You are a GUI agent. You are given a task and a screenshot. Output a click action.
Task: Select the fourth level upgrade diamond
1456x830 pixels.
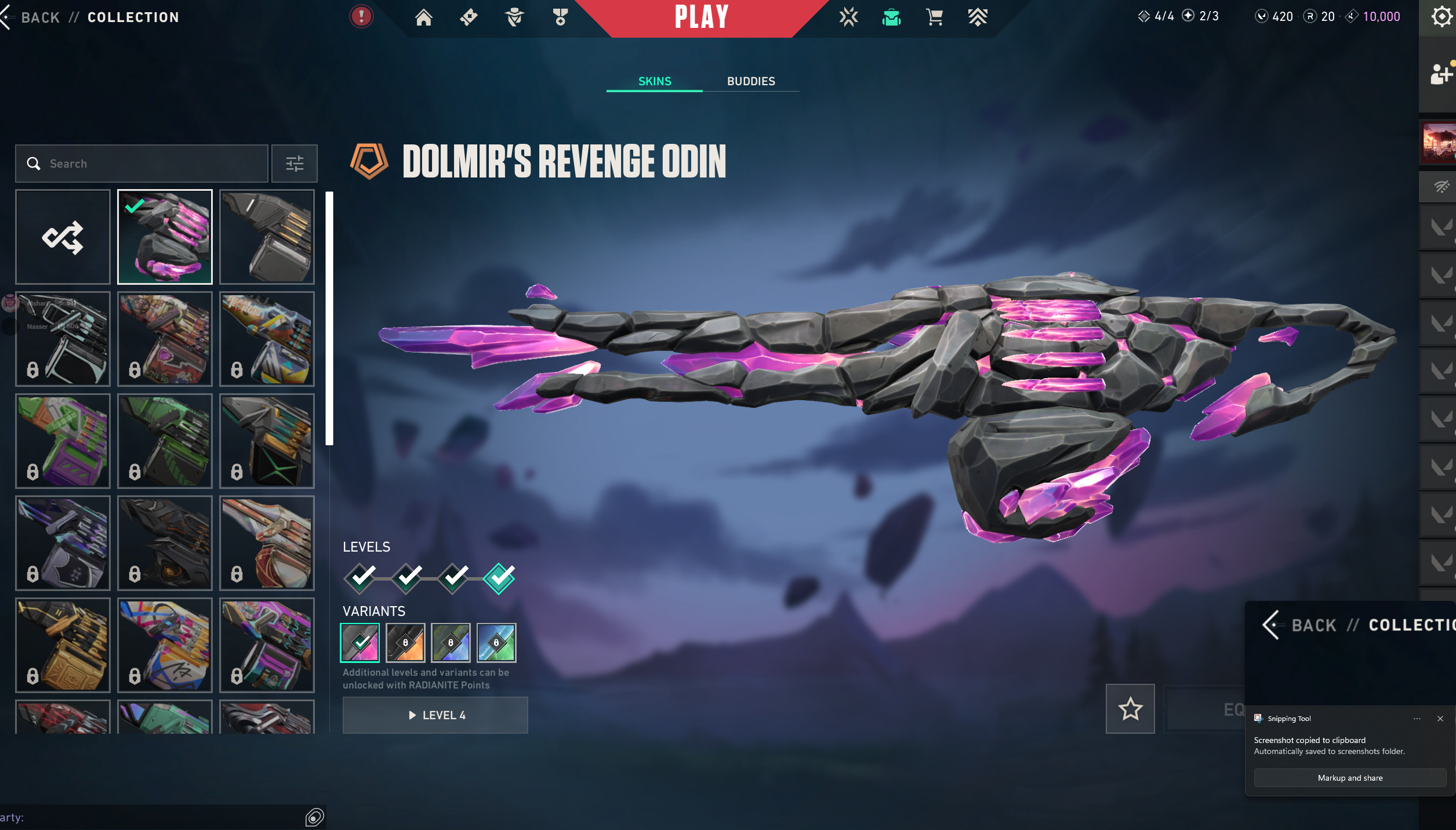499,577
